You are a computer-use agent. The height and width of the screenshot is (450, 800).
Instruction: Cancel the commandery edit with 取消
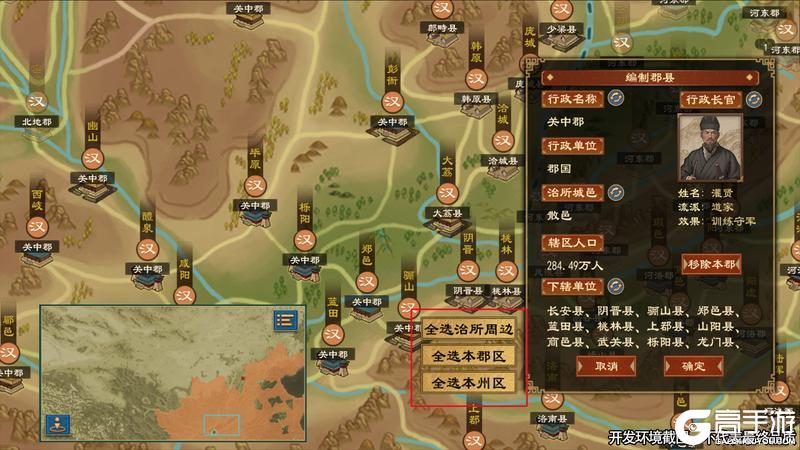tap(605, 367)
